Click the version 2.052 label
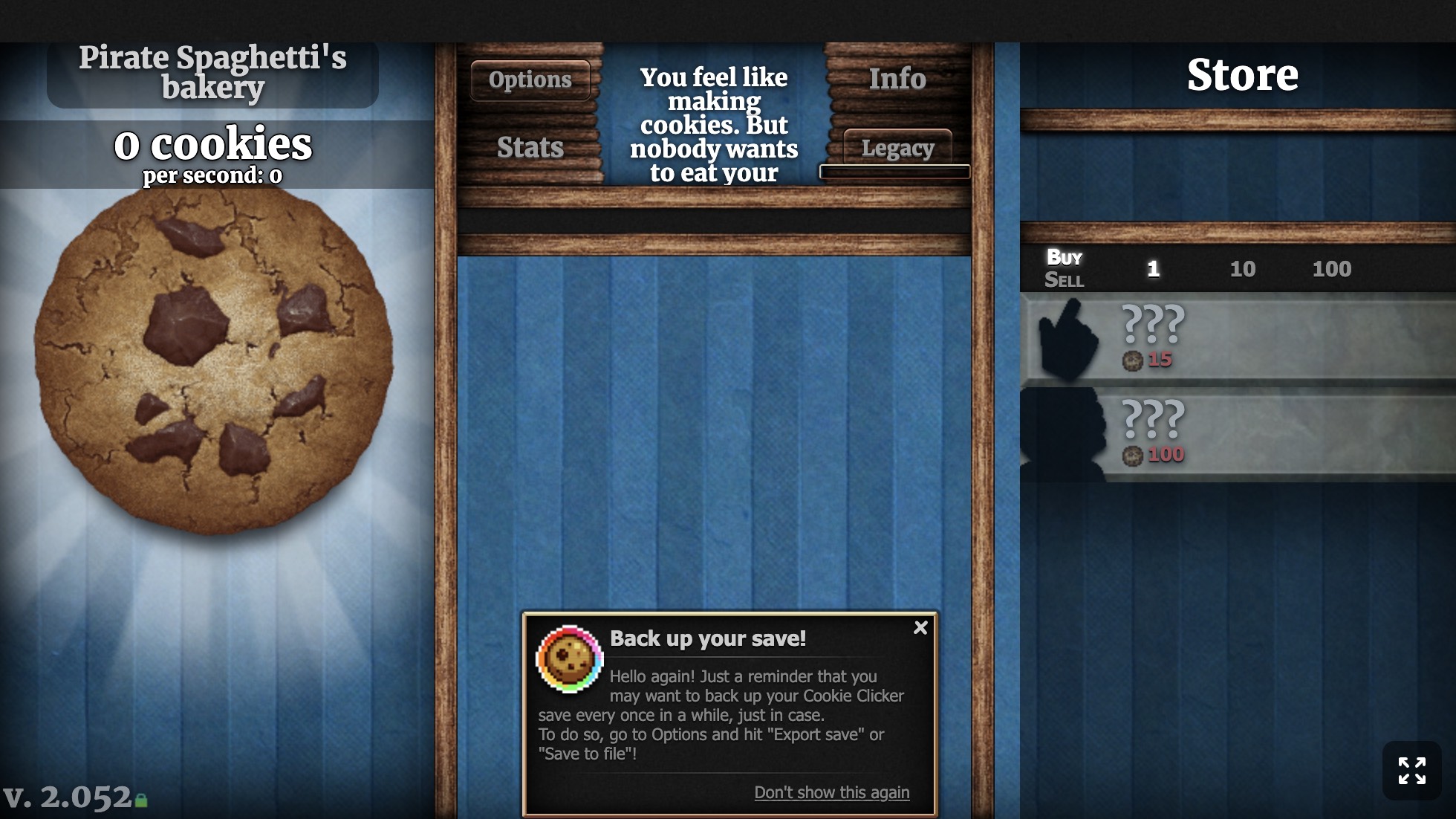 pos(68,797)
